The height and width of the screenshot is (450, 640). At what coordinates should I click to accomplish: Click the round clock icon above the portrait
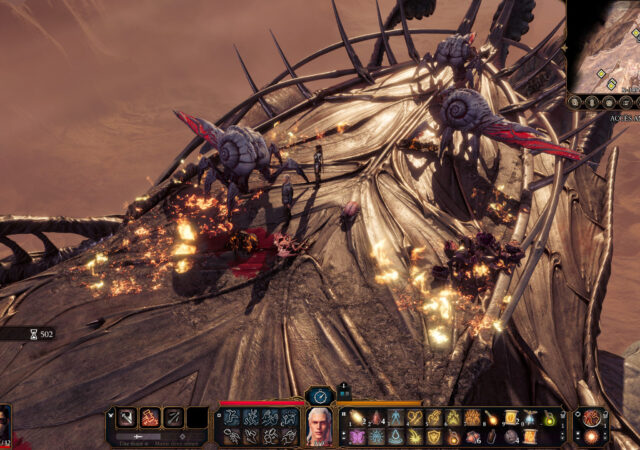click(320, 396)
